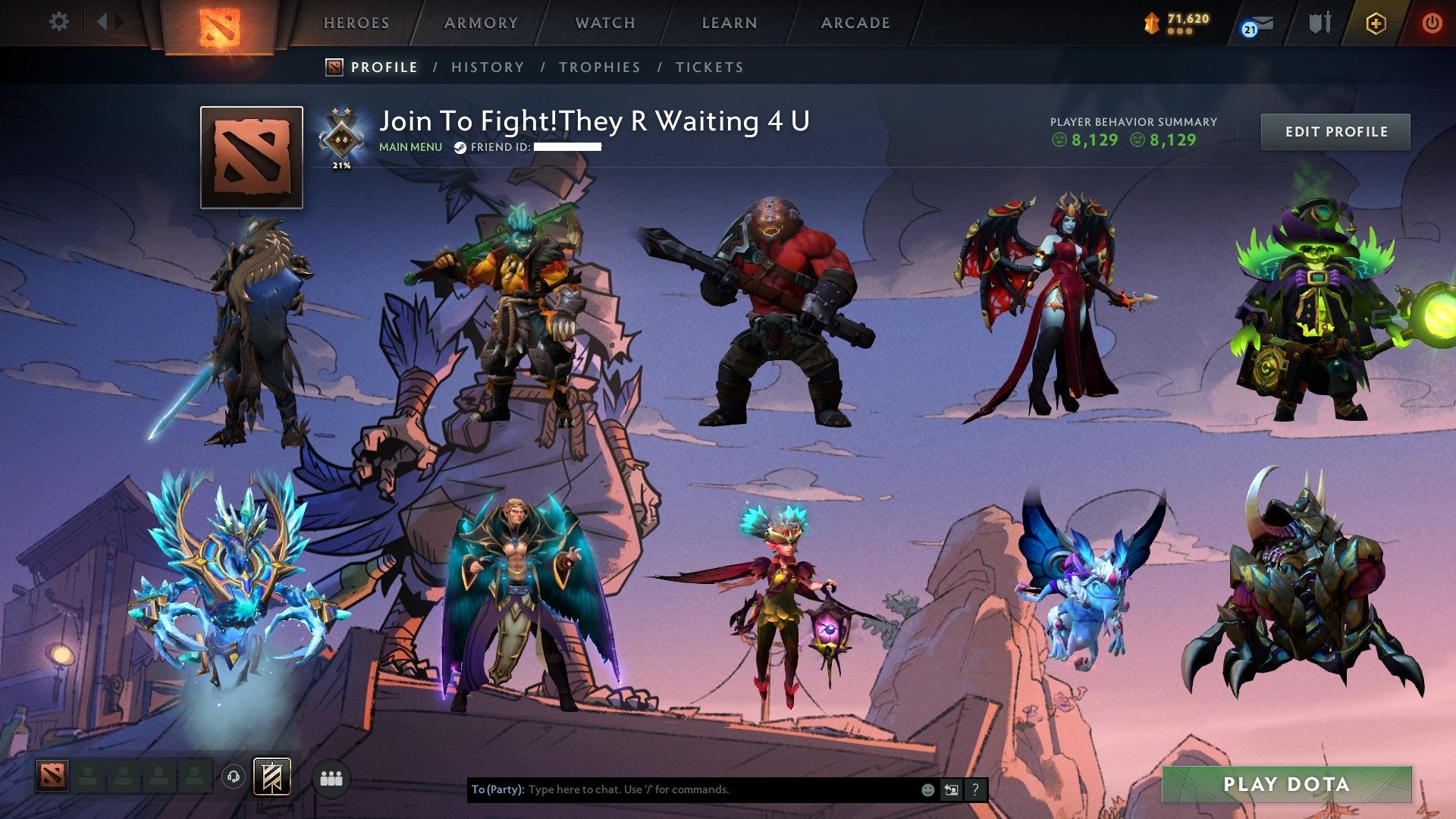Open the chat wheel selector next to emoticons
The height and width of the screenshot is (819, 1456).
tap(952, 789)
